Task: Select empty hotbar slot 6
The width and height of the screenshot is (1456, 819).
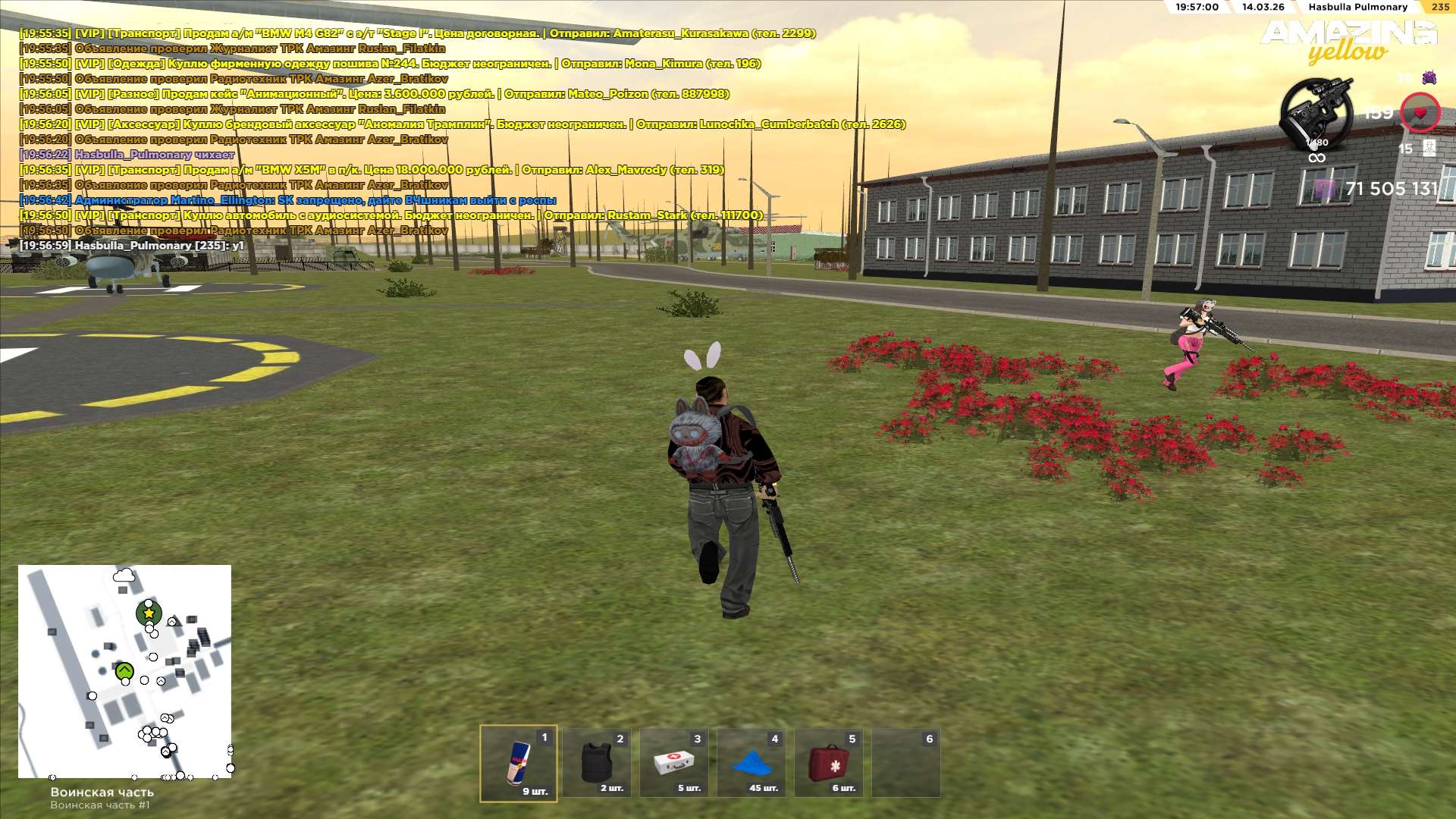Action: click(906, 763)
